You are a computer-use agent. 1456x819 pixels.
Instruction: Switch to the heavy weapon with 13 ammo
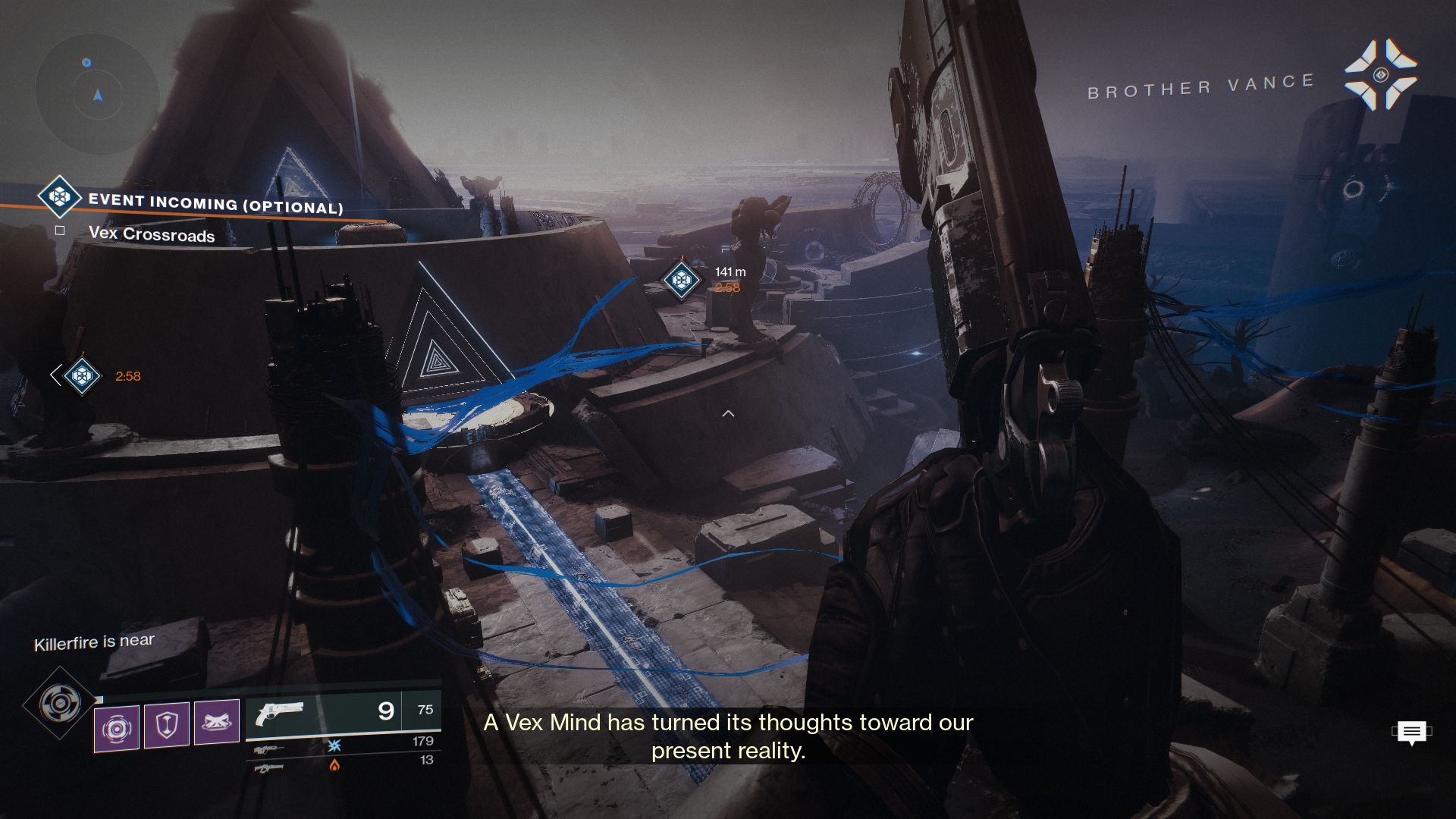click(x=268, y=768)
